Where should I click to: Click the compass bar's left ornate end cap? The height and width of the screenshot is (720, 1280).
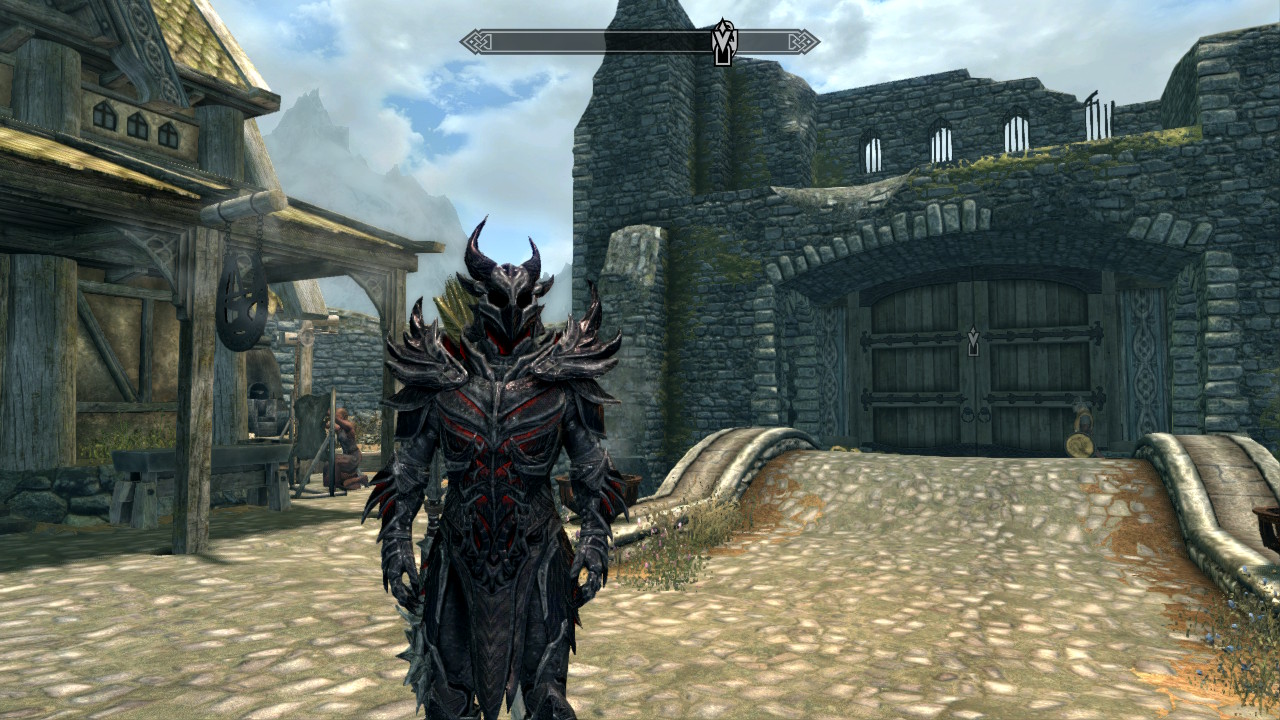coord(476,42)
